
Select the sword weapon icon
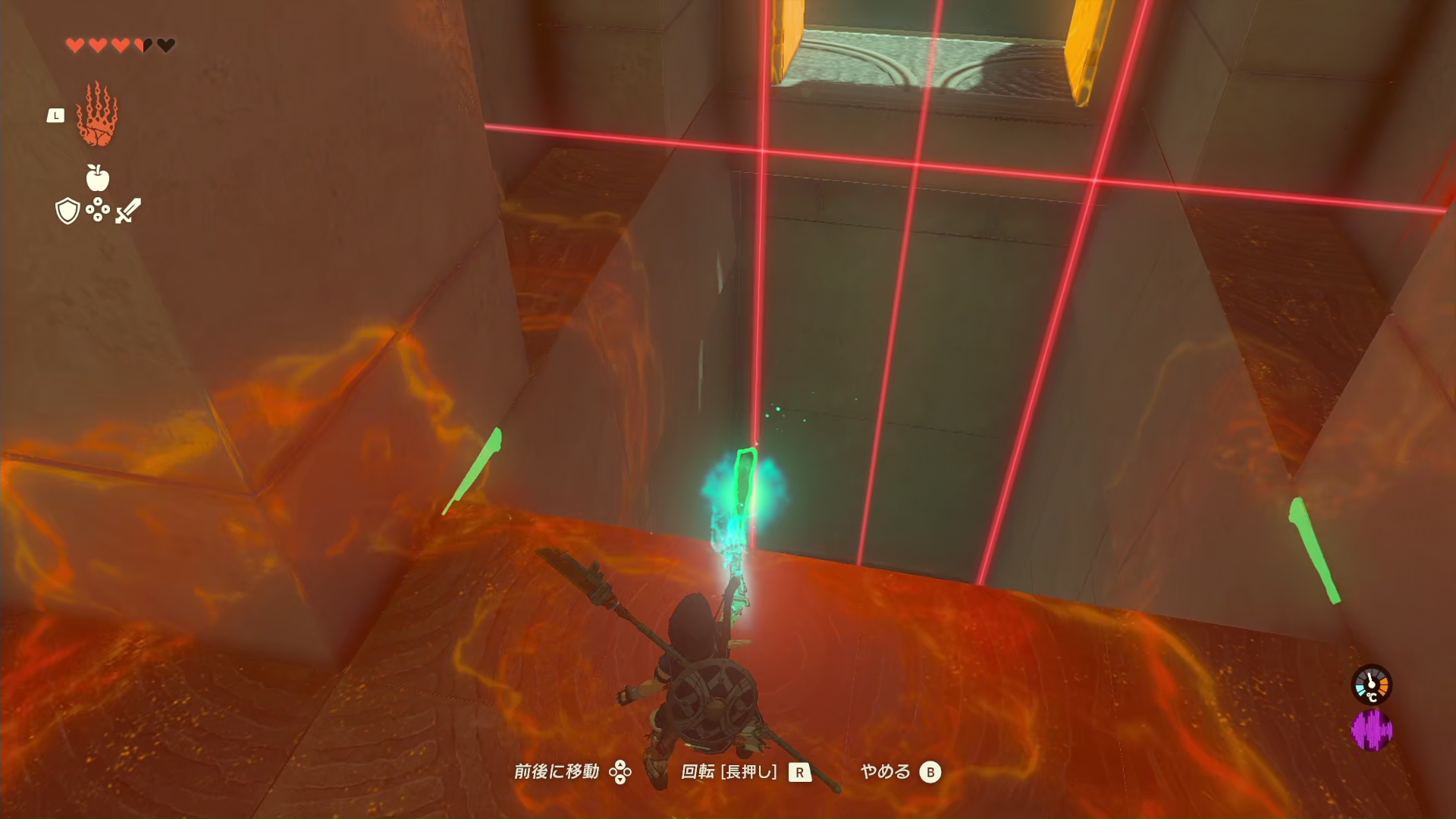pyautogui.click(x=128, y=210)
